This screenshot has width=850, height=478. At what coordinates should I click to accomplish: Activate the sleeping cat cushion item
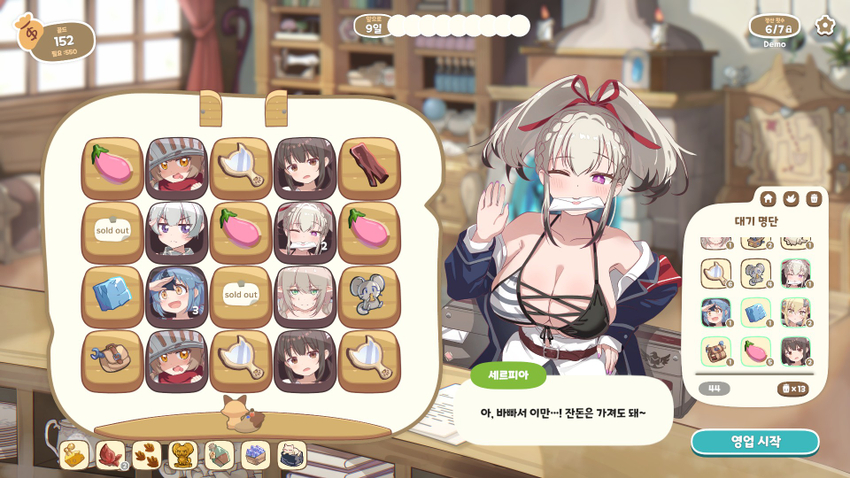291,455
